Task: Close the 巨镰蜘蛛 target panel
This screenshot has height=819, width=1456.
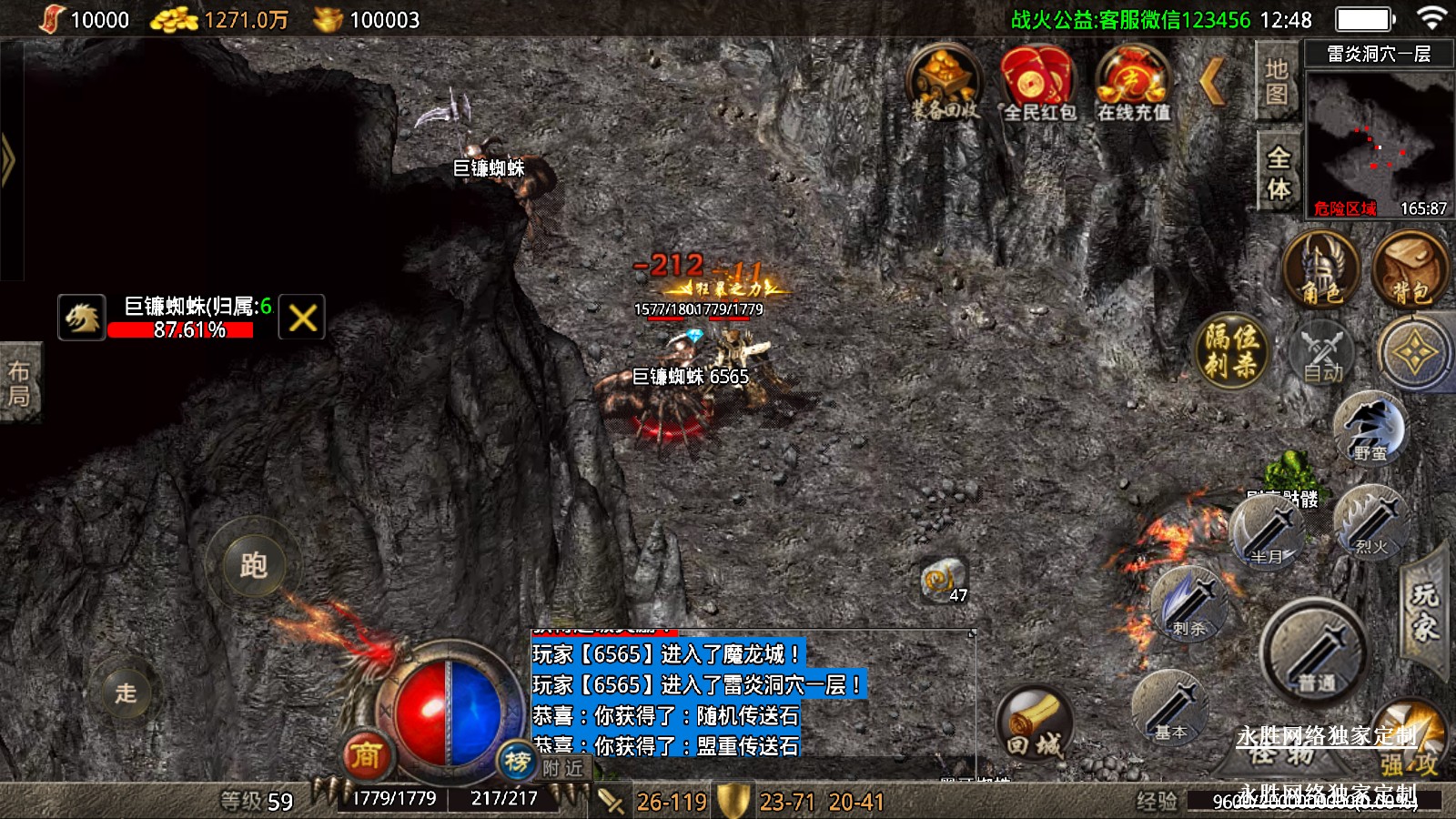Action: (x=302, y=318)
